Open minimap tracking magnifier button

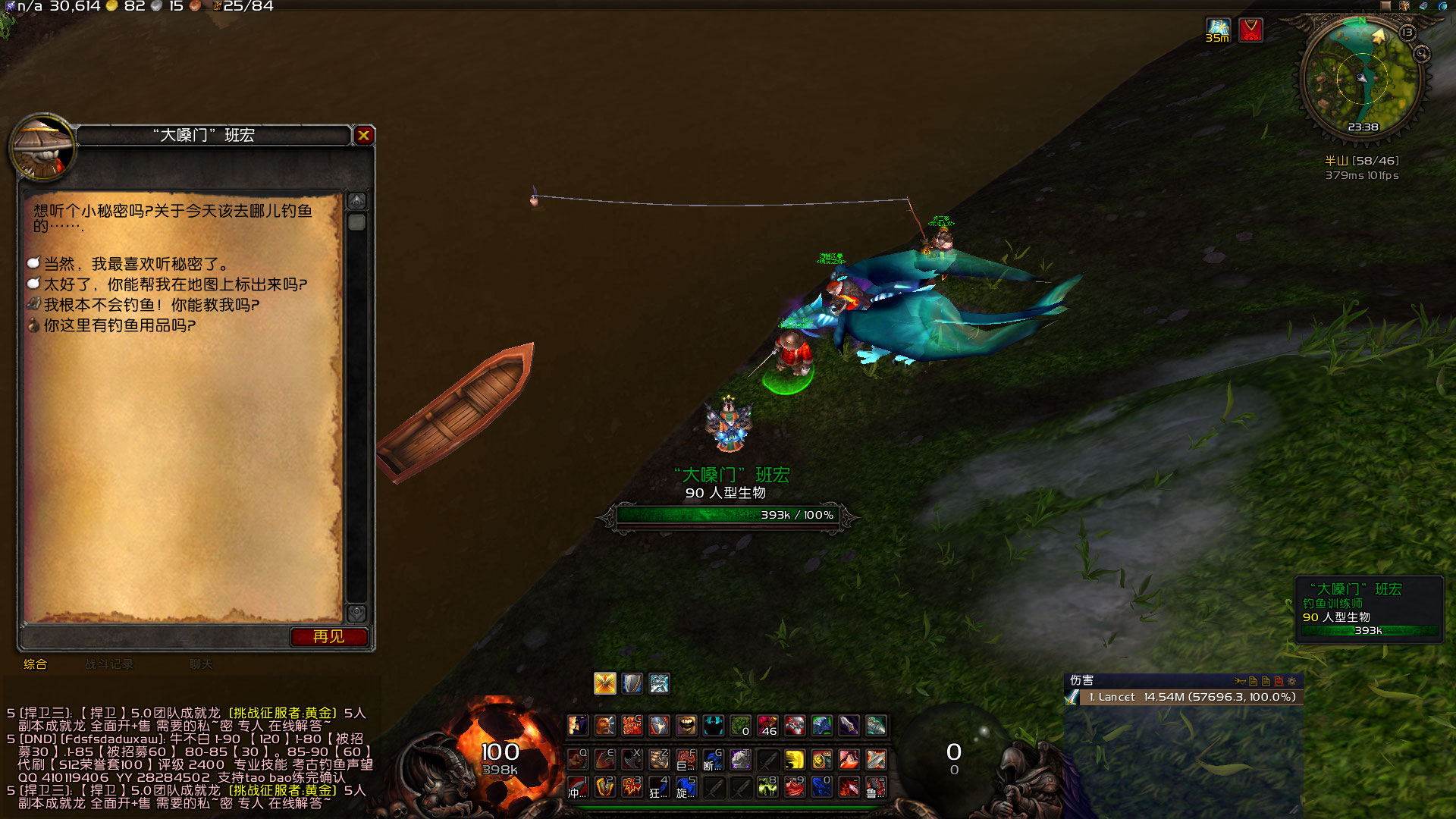(1421, 54)
